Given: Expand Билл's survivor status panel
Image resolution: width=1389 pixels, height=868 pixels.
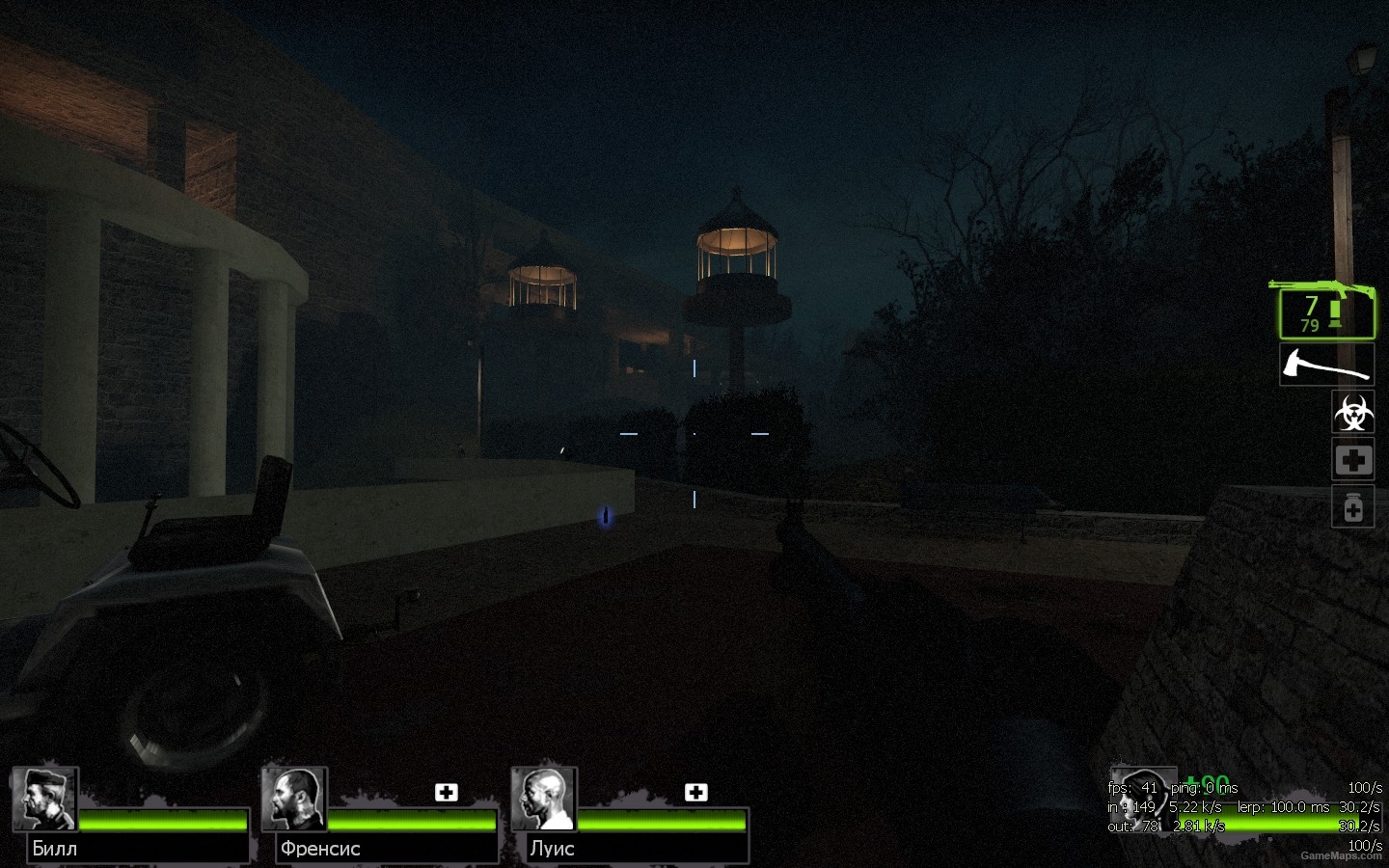Looking at the screenshot, I should click(135, 815).
